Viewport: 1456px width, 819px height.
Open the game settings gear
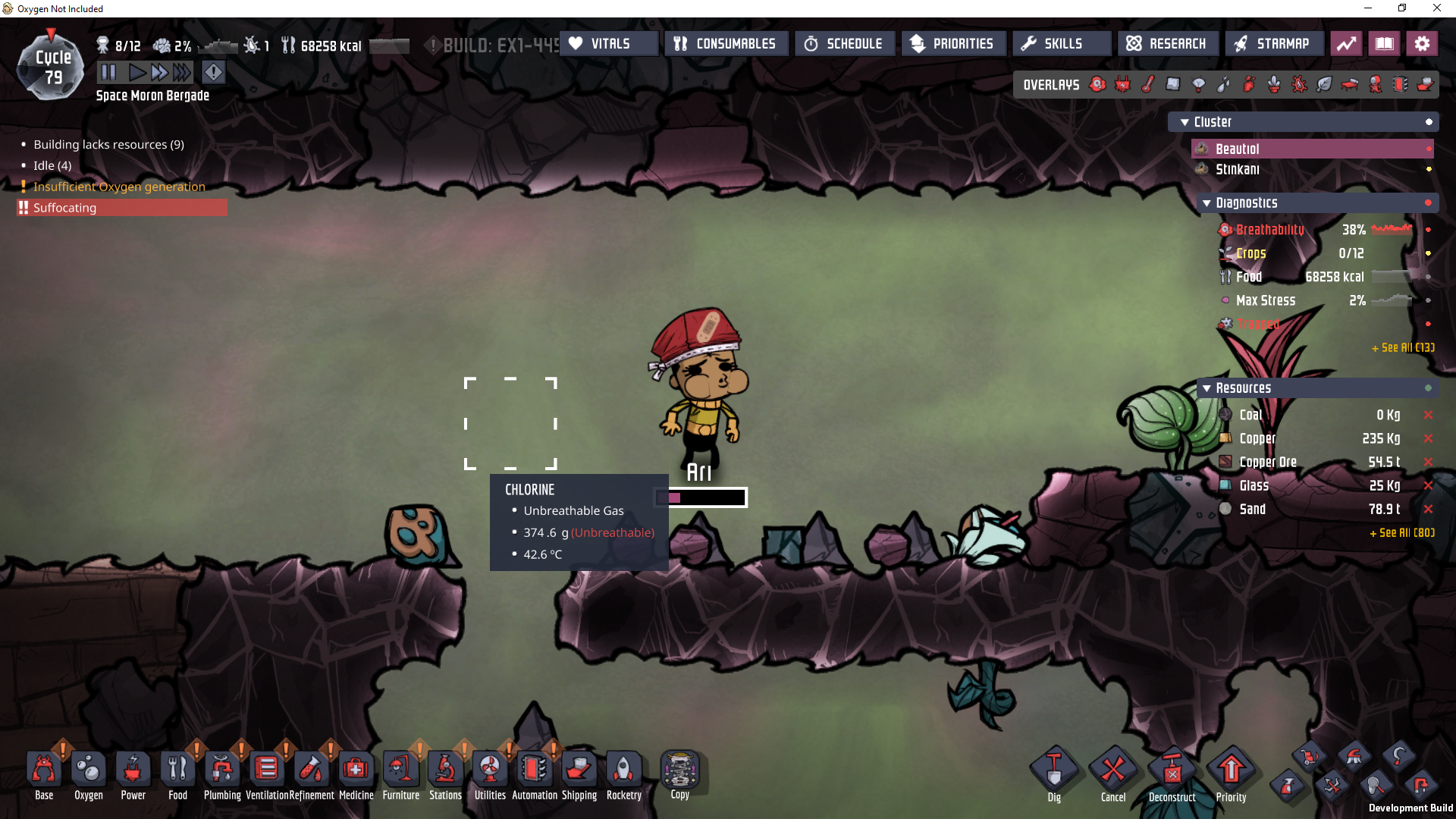(1422, 44)
